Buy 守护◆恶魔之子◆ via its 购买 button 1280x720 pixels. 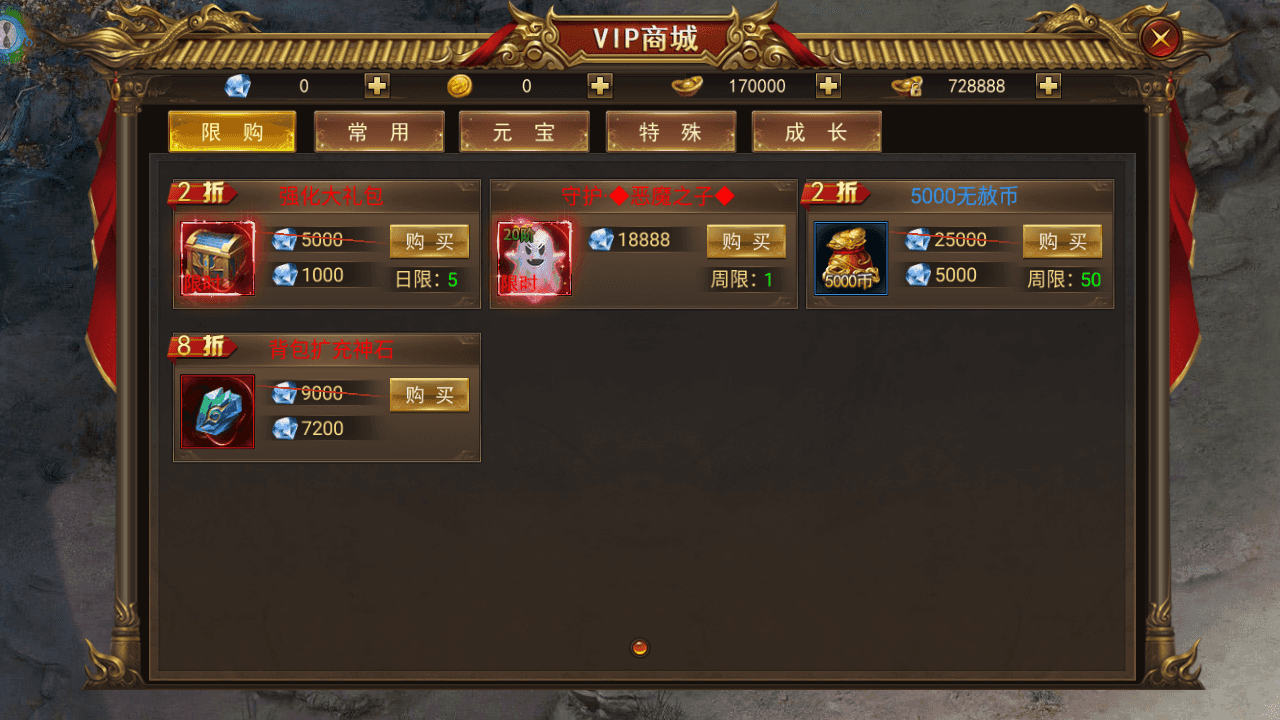(x=746, y=240)
